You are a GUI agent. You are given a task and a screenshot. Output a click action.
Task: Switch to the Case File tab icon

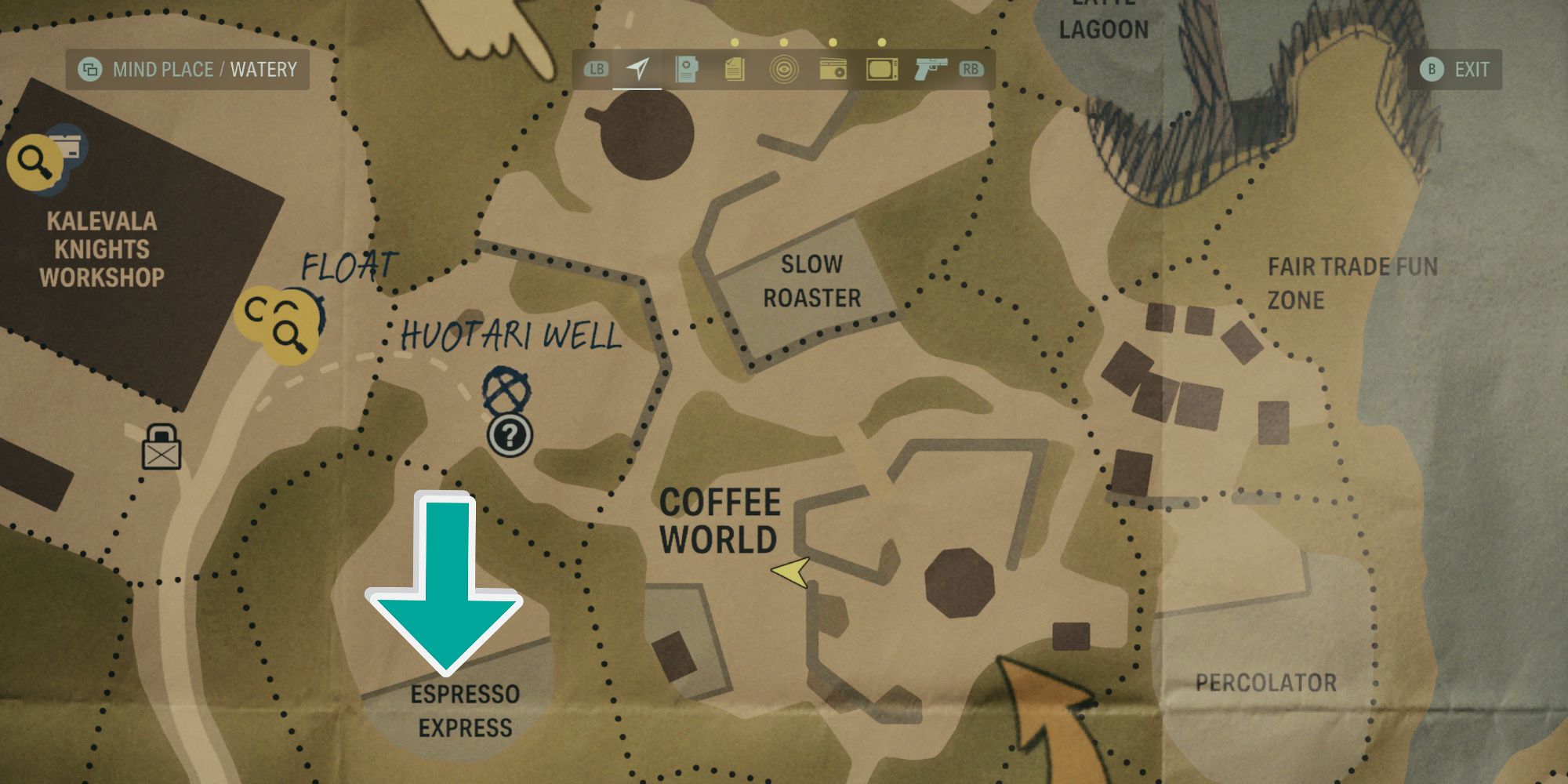(686, 71)
